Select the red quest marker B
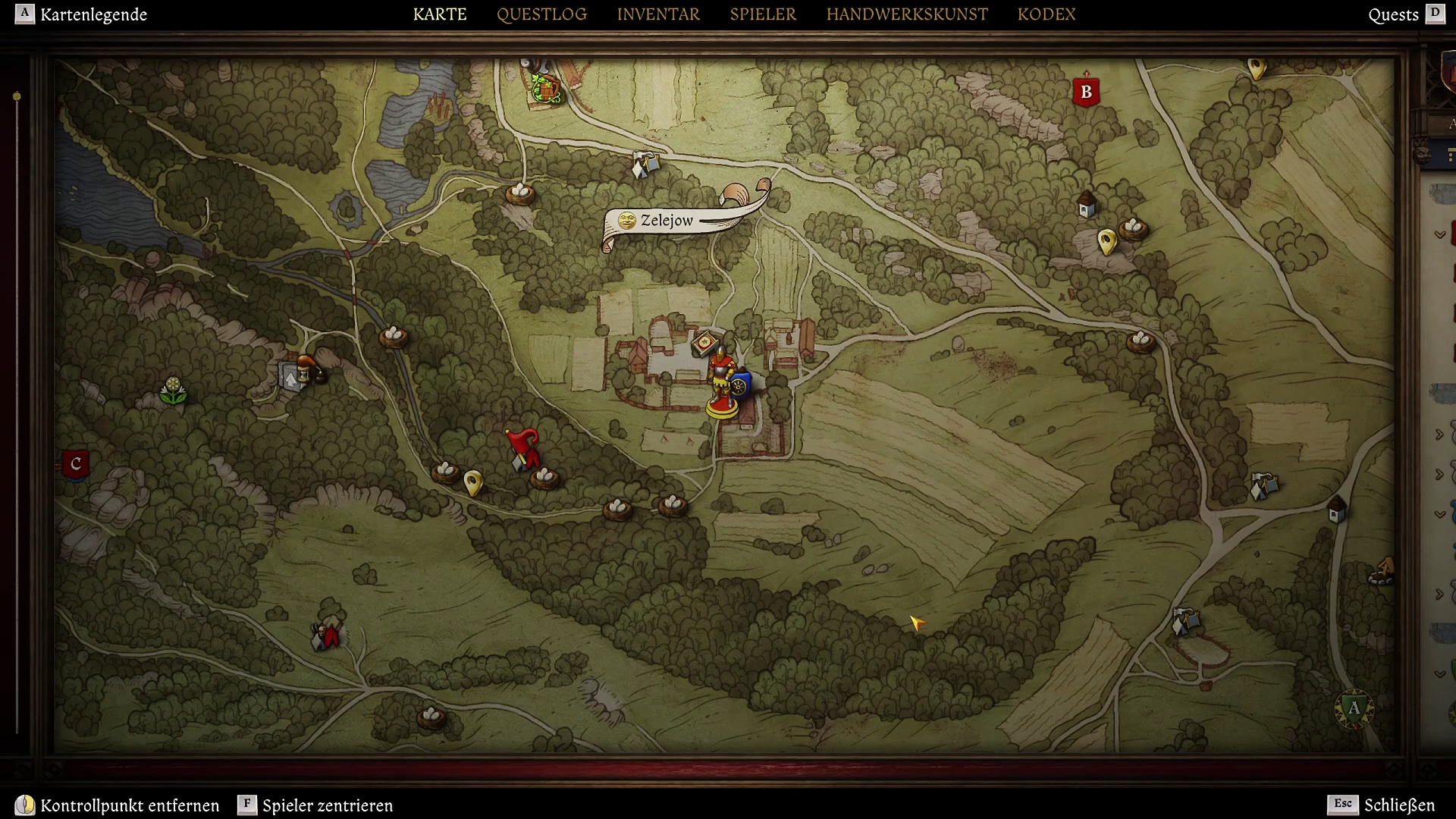 pyautogui.click(x=1086, y=92)
